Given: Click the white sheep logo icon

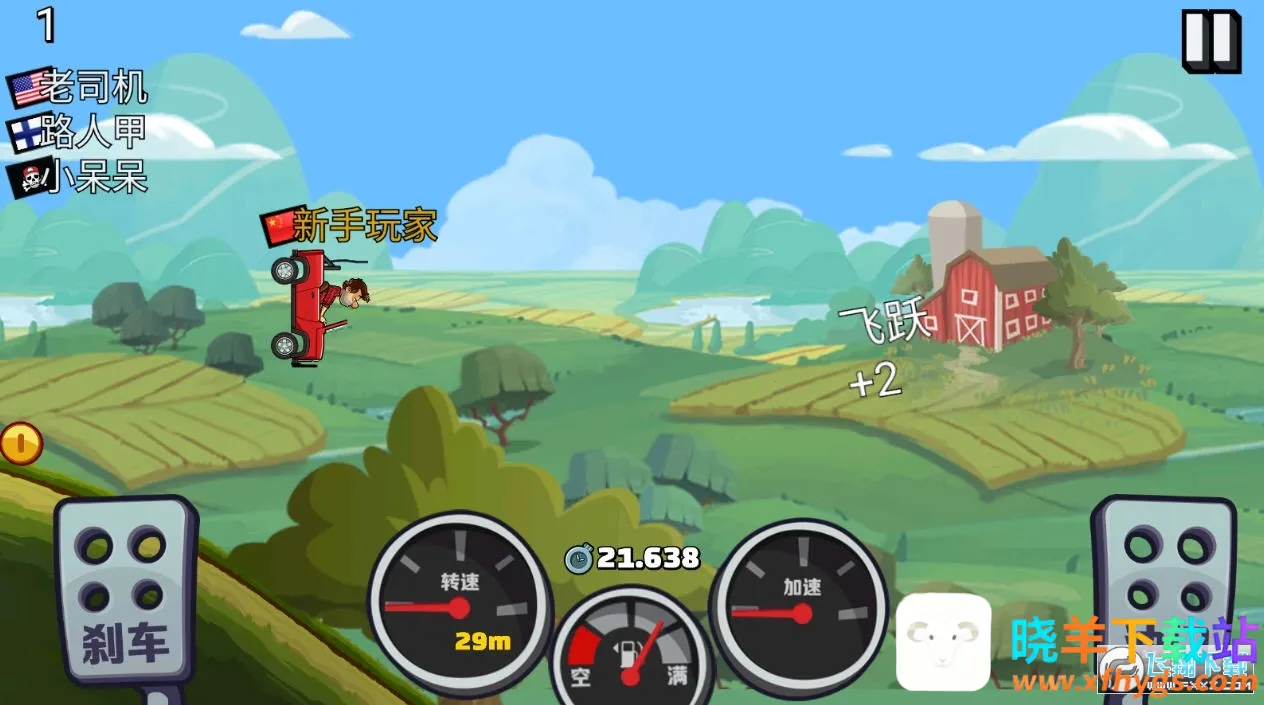Looking at the screenshot, I should pos(943,642).
